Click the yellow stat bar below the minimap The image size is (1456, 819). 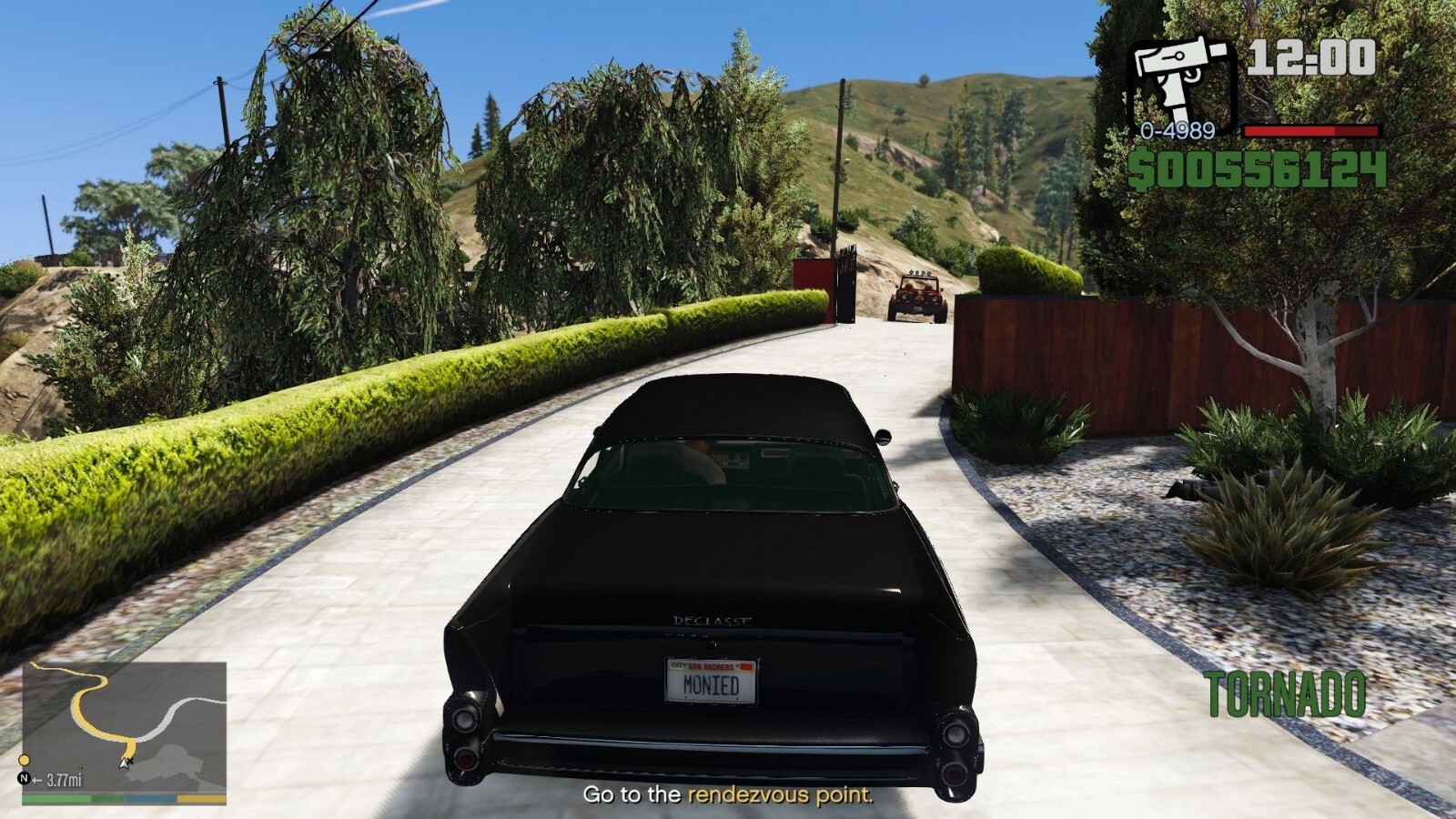click(200, 798)
